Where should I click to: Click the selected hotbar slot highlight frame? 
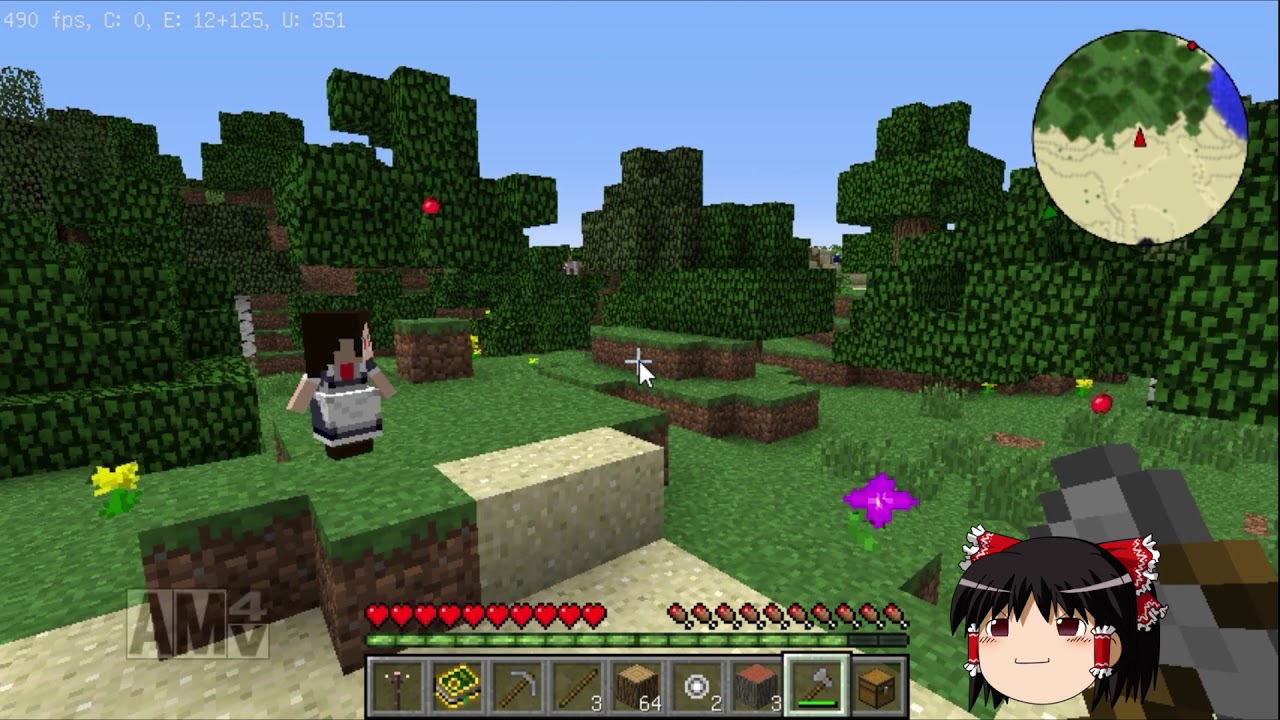816,685
